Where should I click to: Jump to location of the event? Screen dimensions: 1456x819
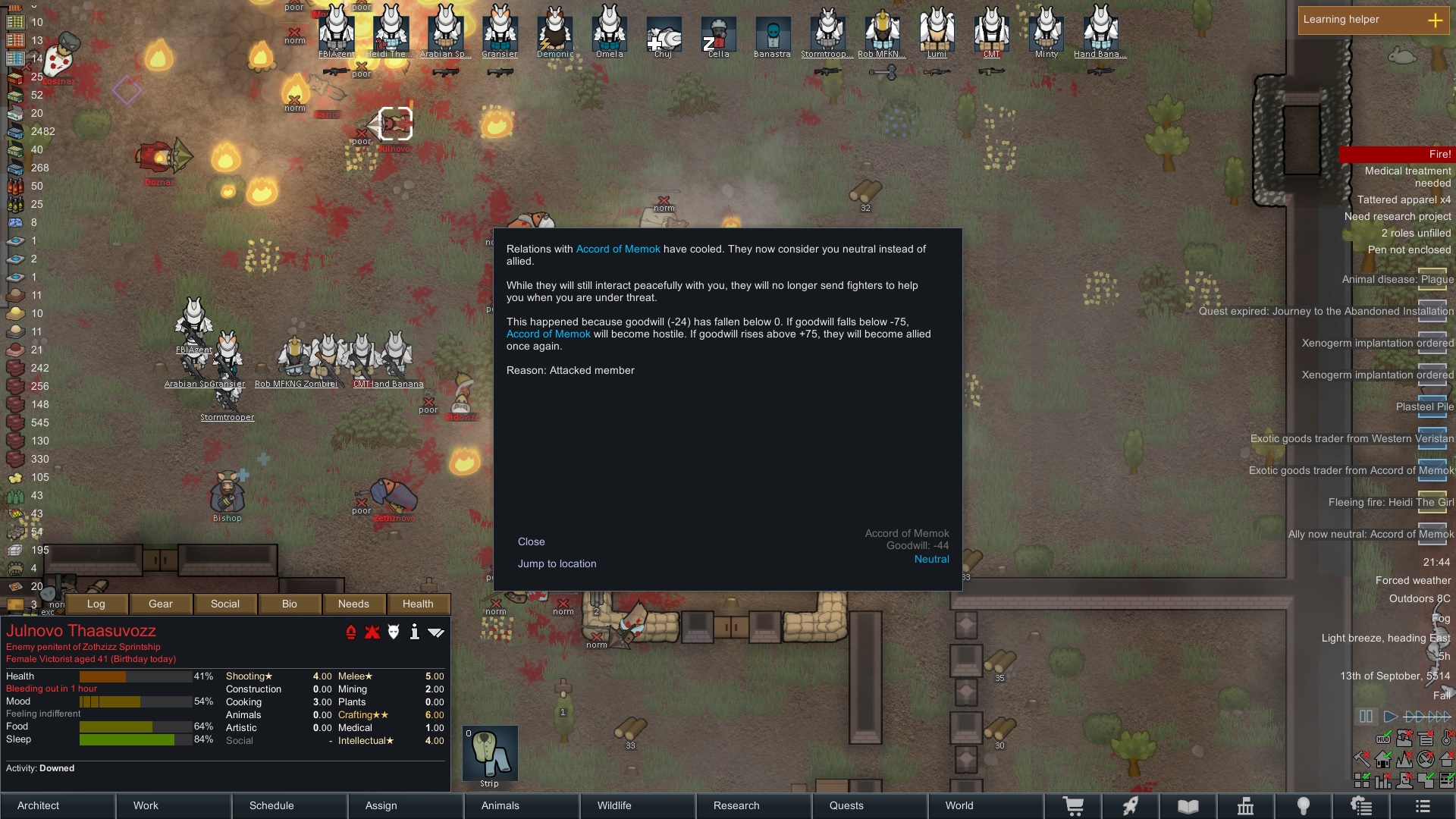click(x=557, y=563)
